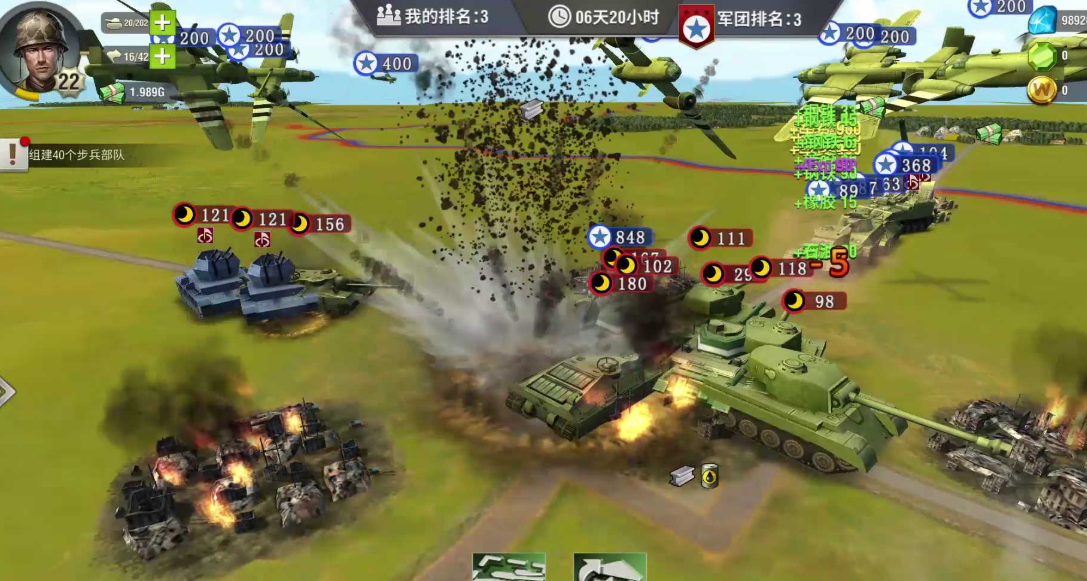Add more tank units with plus button
1087x581 pixels.
click(x=163, y=23)
